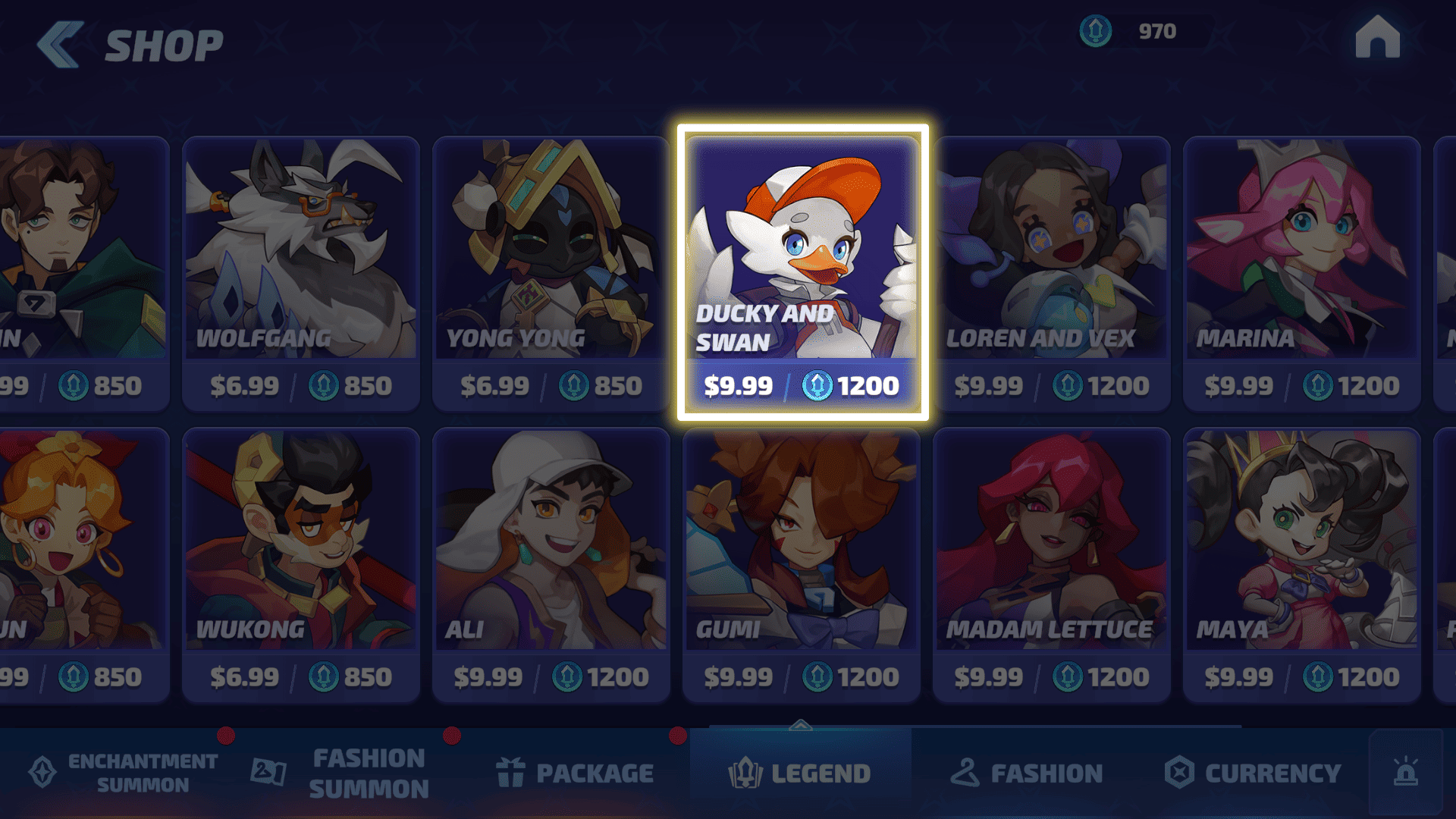Image resolution: width=1456 pixels, height=819 pixels.
Task: Switch to the Fashion Summon tab
Action: point(341,773)
